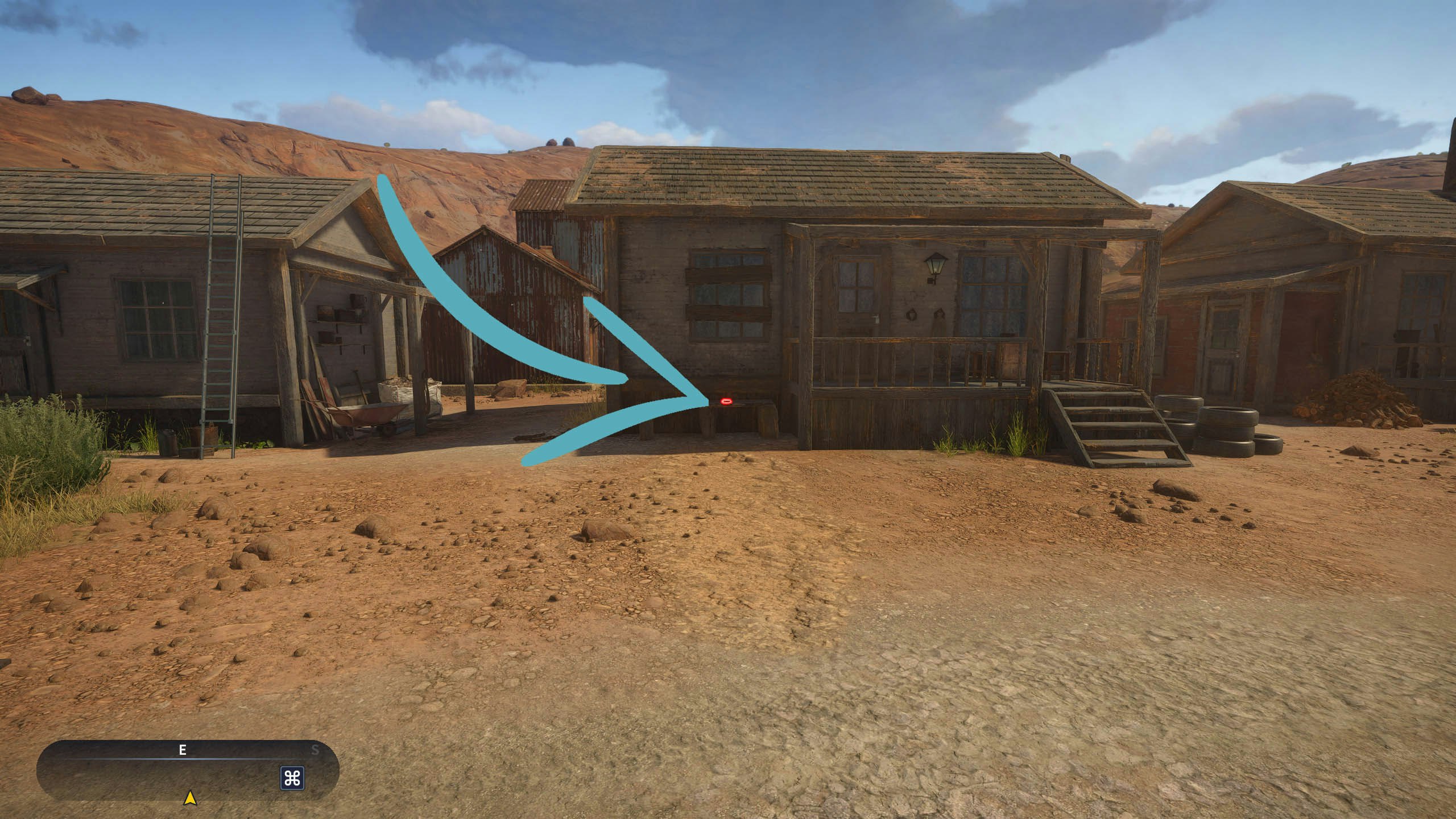Select the red glowing collectible under the porch

pyautogui.click(x=727, y=402)
